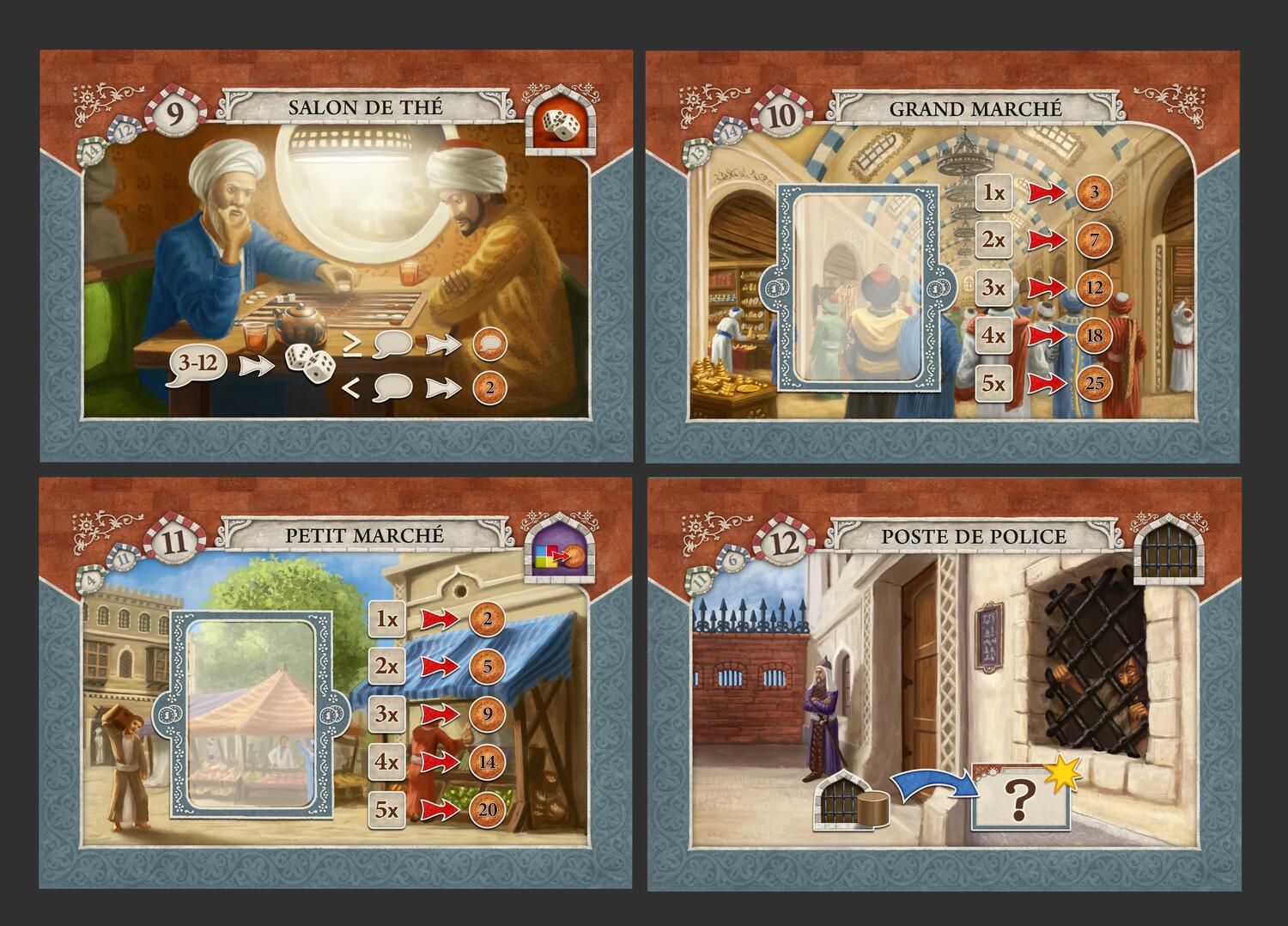Choose the Grand Marché tile

942,256
